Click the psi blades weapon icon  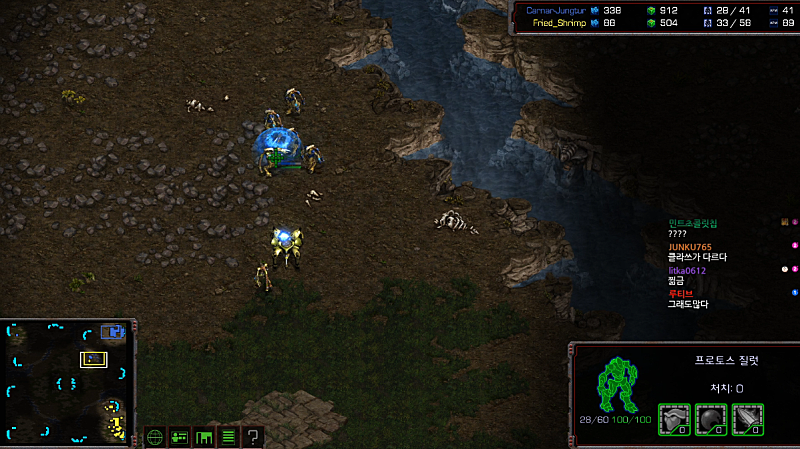coord(747,418)
